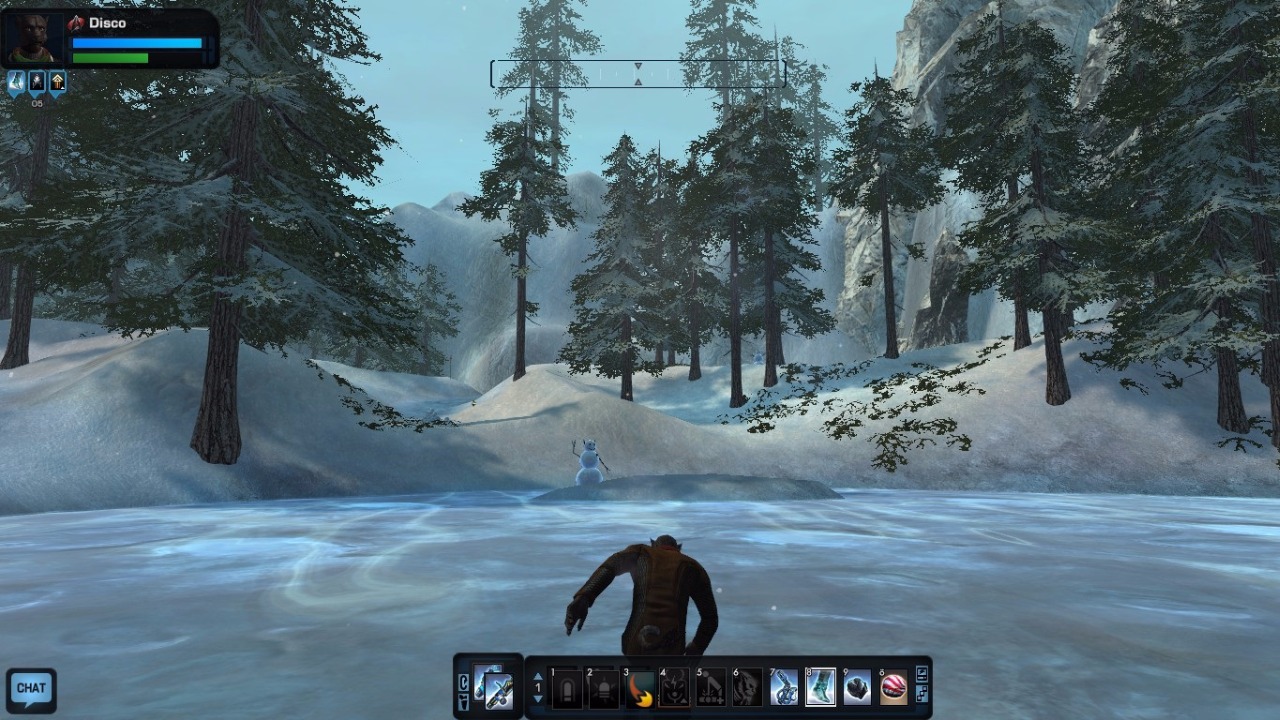This screenshot has width=1280, height=720.
Task: Activate the flame ability in slot 3
Action: [x=640, y=688]
